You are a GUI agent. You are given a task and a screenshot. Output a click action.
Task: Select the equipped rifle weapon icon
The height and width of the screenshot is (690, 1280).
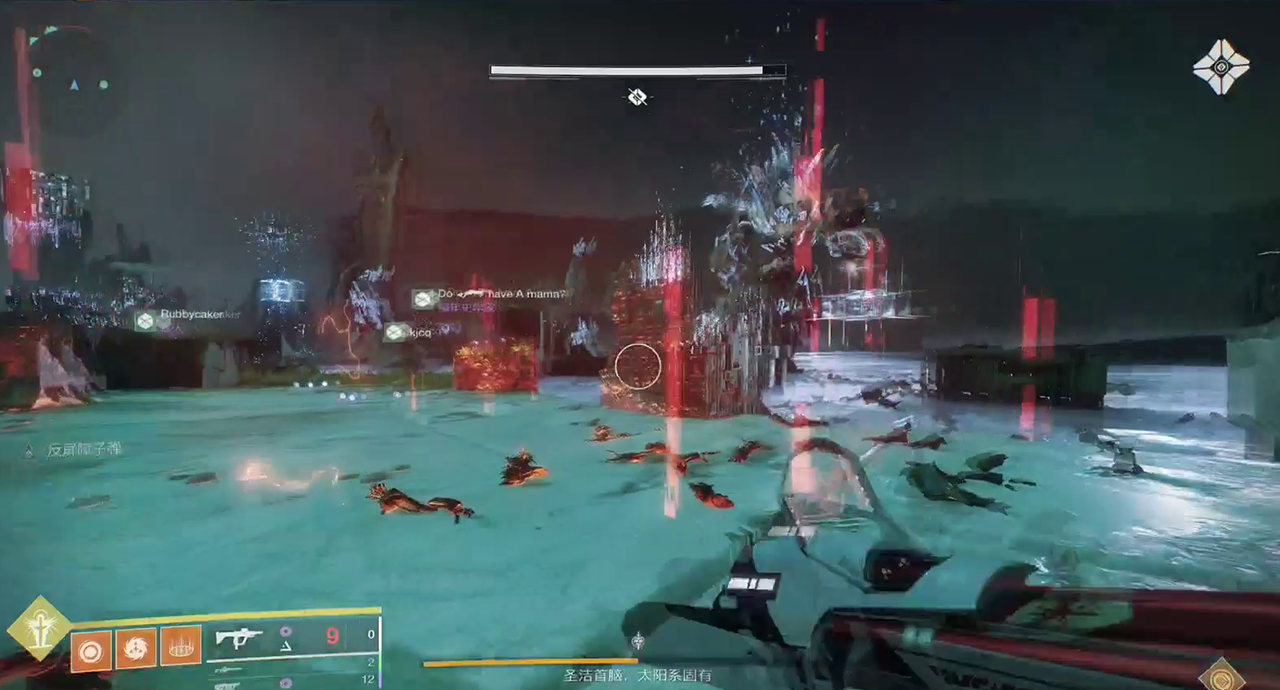[239, 637]
